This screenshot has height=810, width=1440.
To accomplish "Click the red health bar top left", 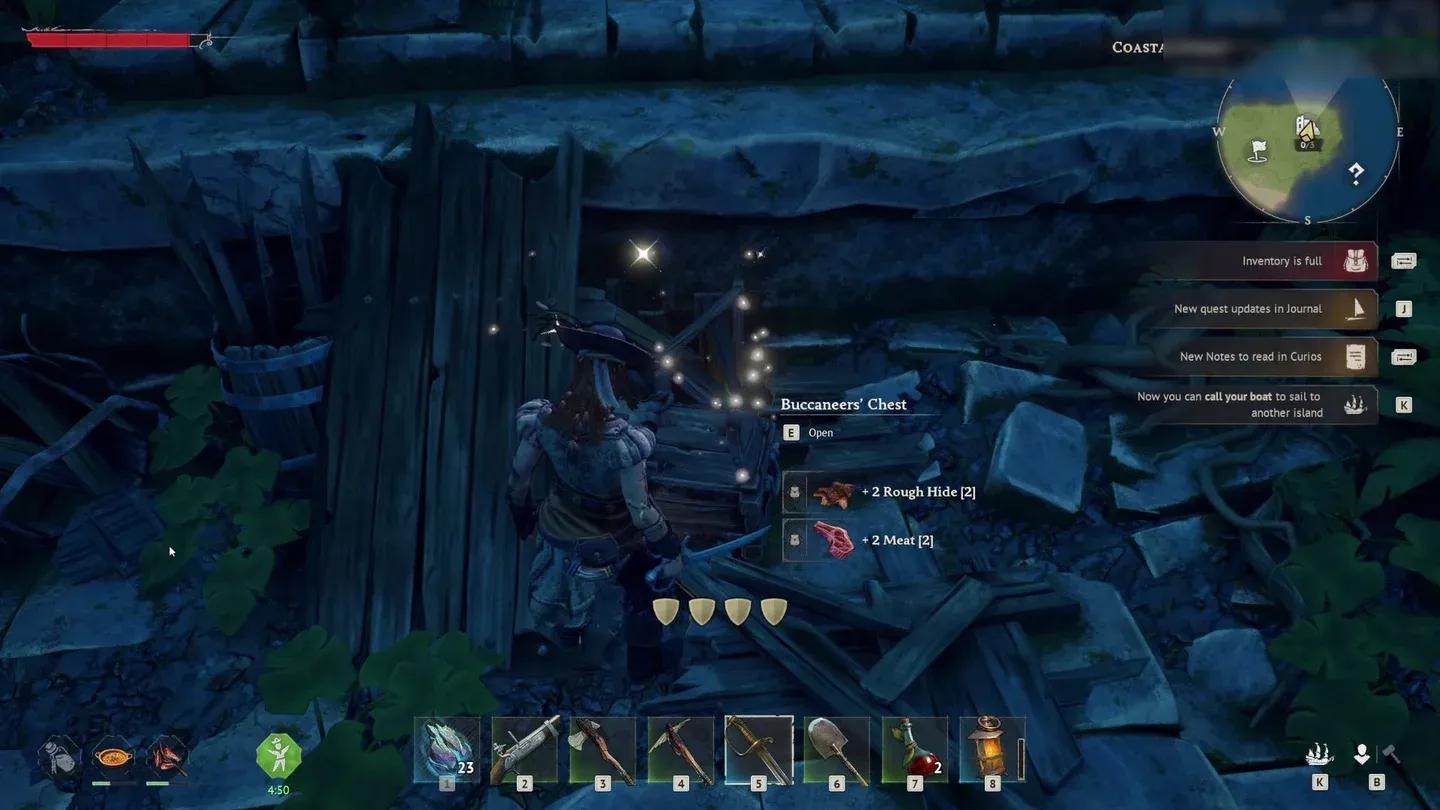I will [x=110, y=41].
